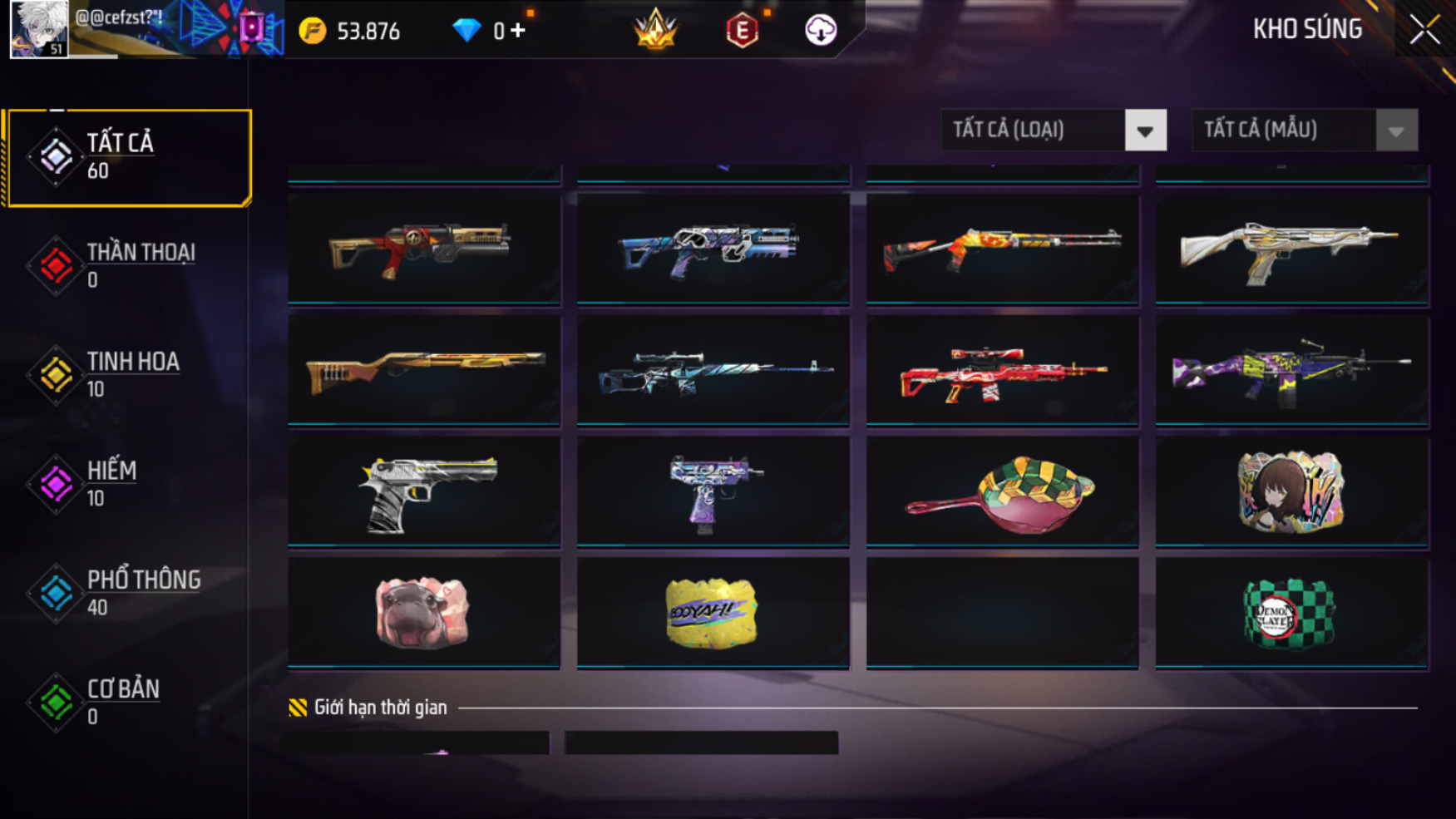Image resolution: width=1456 pixels, height=819 pixels.
Task: Pick the hippo gloo wall skin
Action: pyautogui.click(x=424, y=614)
